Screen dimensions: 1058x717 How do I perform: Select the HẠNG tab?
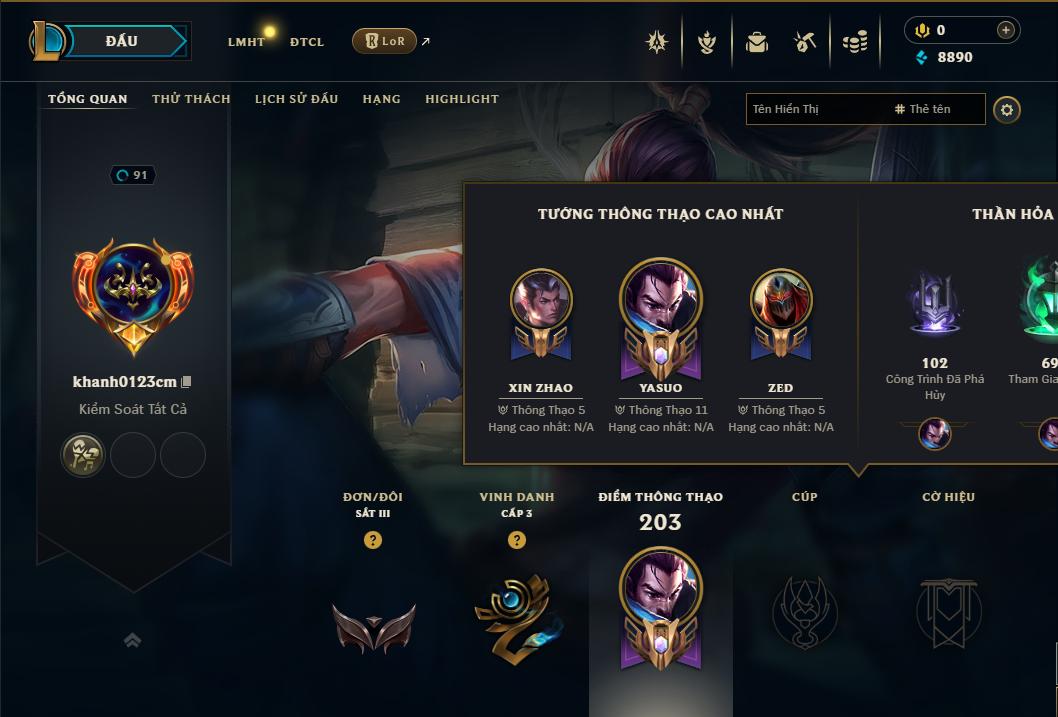coord(381,99)
